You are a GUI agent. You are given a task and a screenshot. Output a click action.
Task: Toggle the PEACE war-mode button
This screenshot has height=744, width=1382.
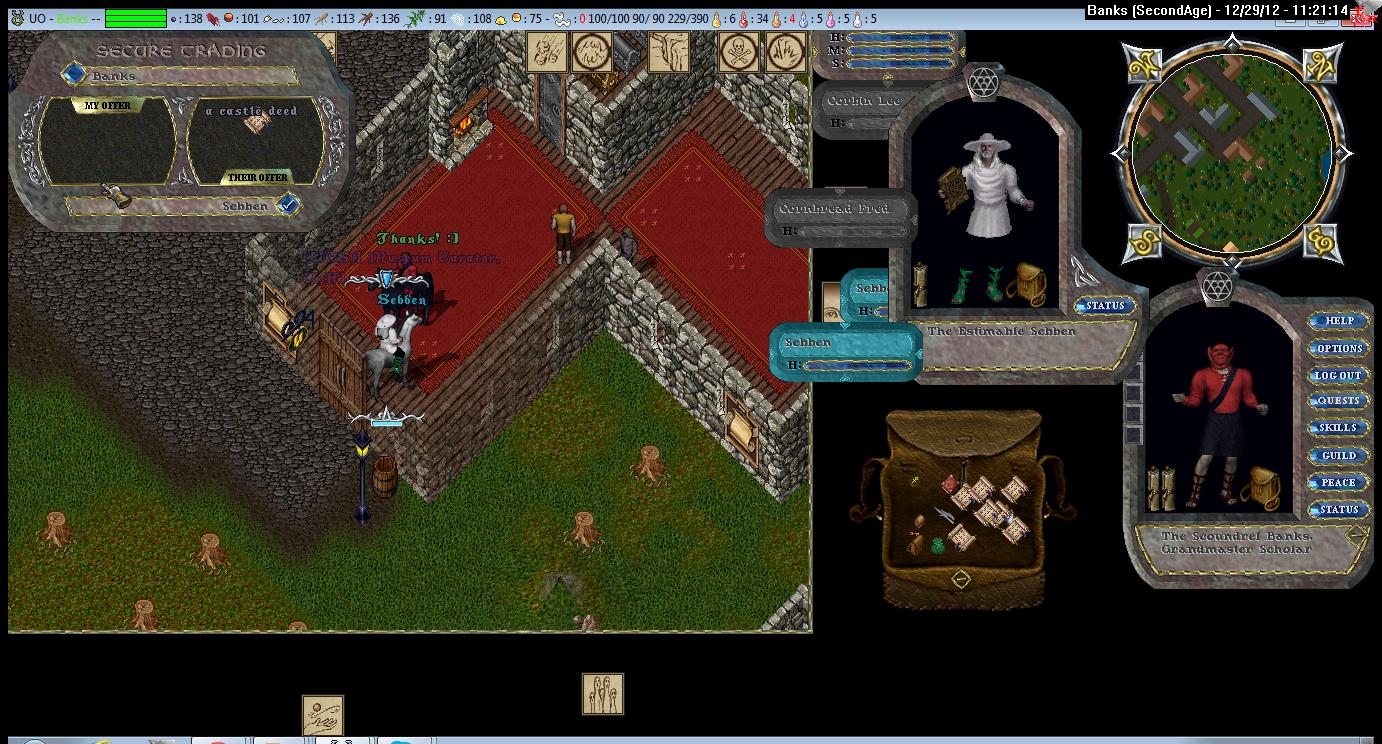pyautogui.click(x=1338, y=482)
